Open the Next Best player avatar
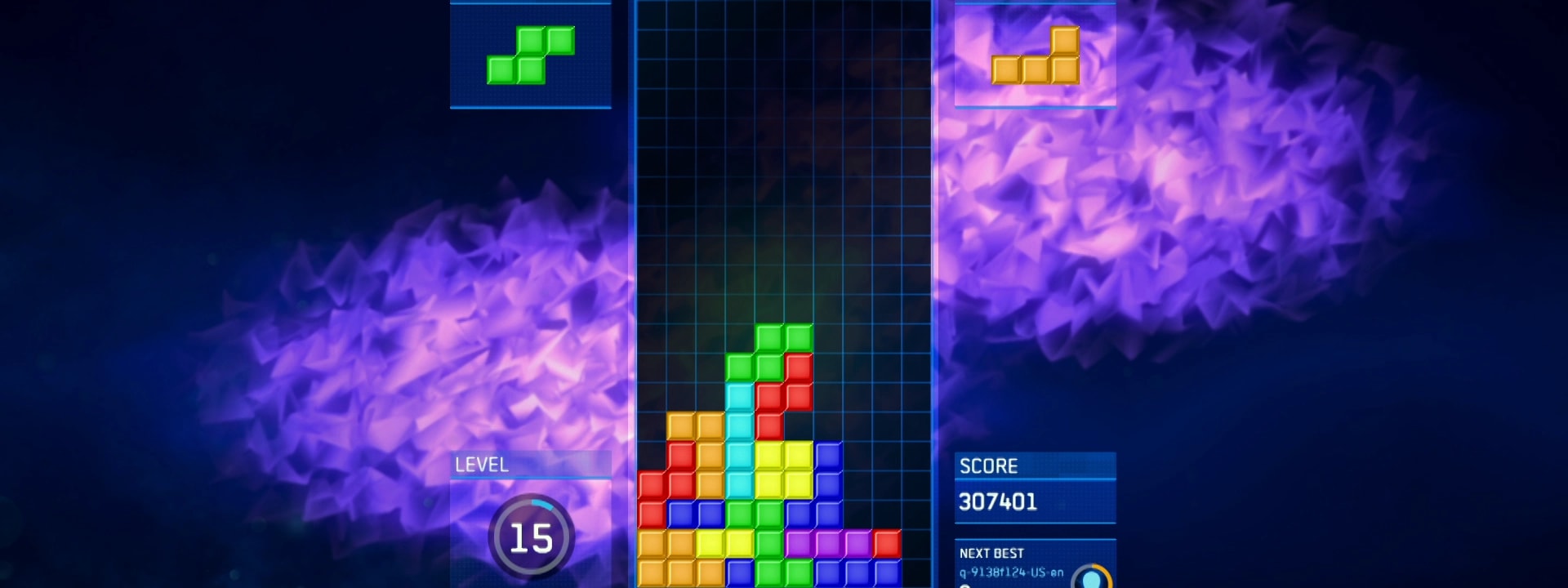Image resolution: width=1568 pixels, height=588 pixels. (x=1091, y=577)
